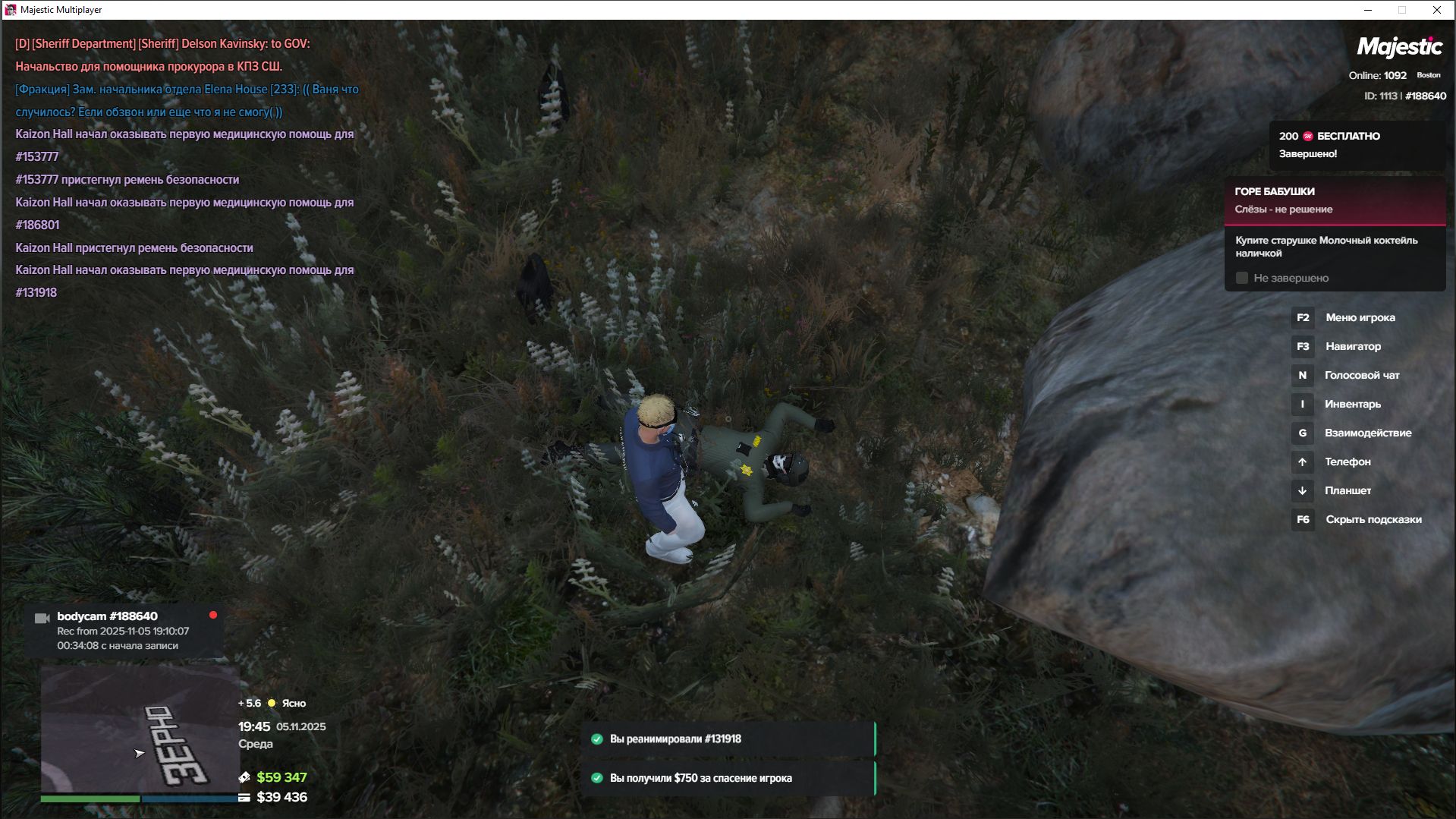Close the Majestic Multiplayer window
1456x819 pixels.
1436,10
